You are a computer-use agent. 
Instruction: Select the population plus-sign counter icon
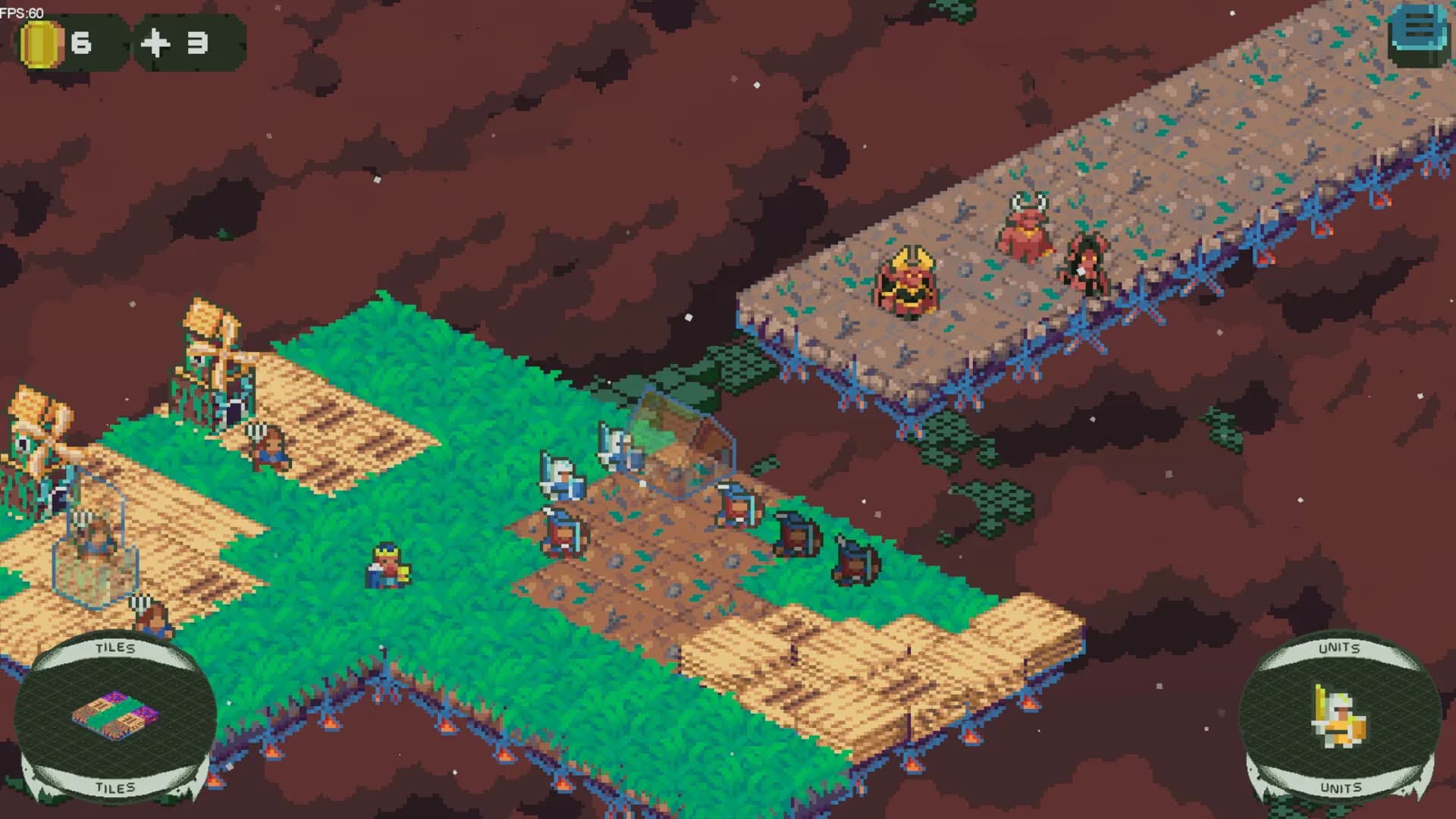pos(157,43)
